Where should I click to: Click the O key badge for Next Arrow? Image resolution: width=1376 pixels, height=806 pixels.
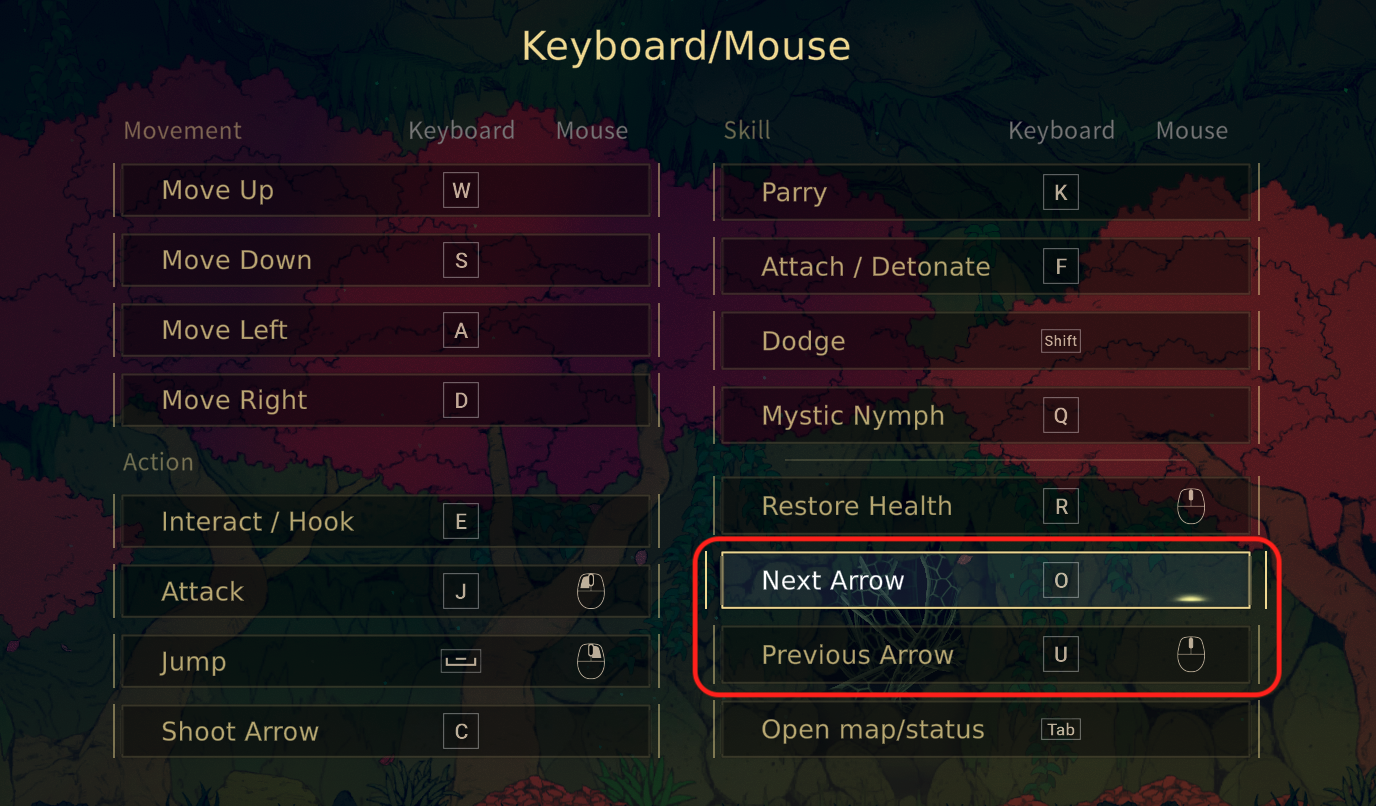[x=1060, y=579]
